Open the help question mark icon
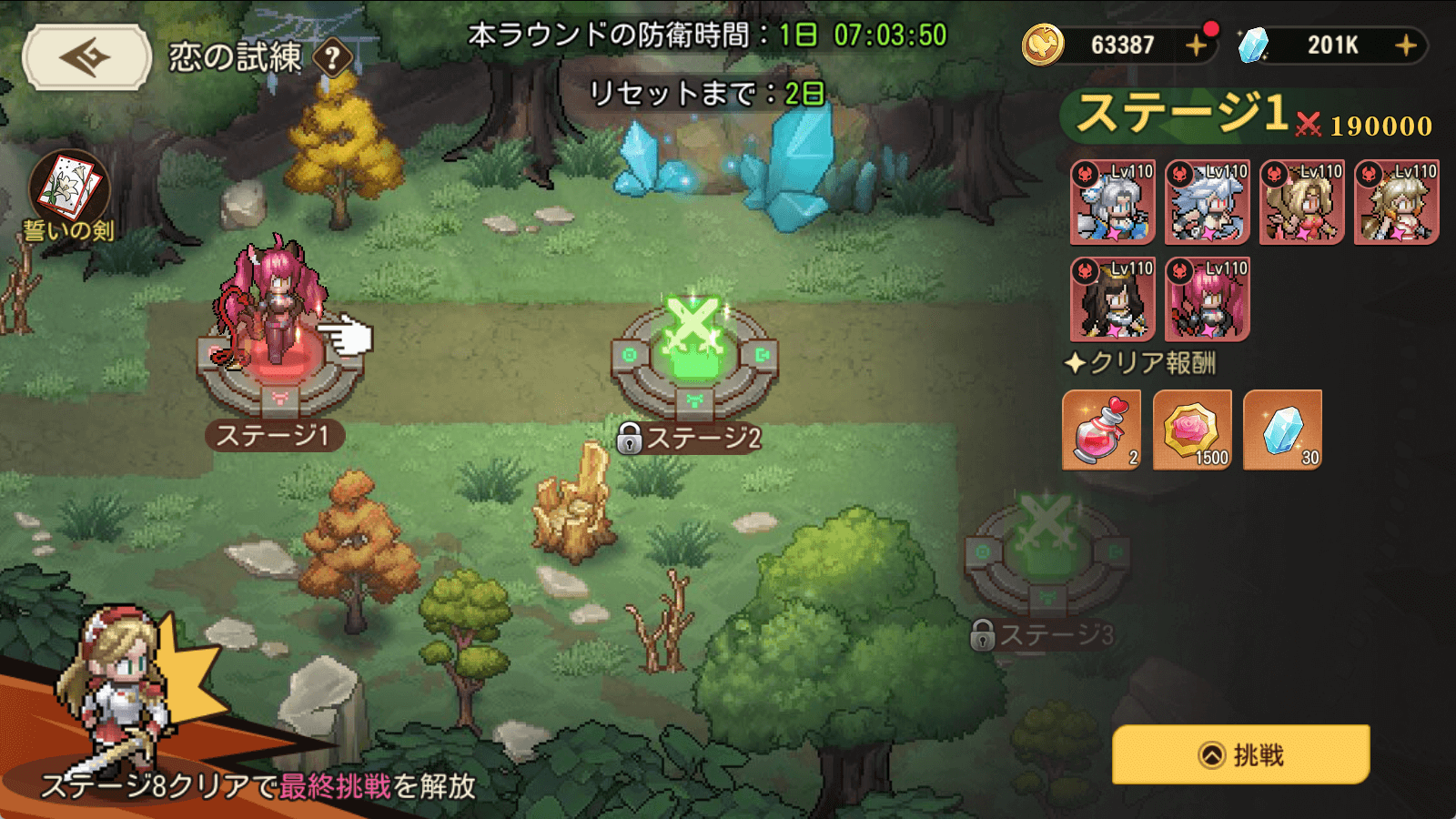 [x=333, y=58]
